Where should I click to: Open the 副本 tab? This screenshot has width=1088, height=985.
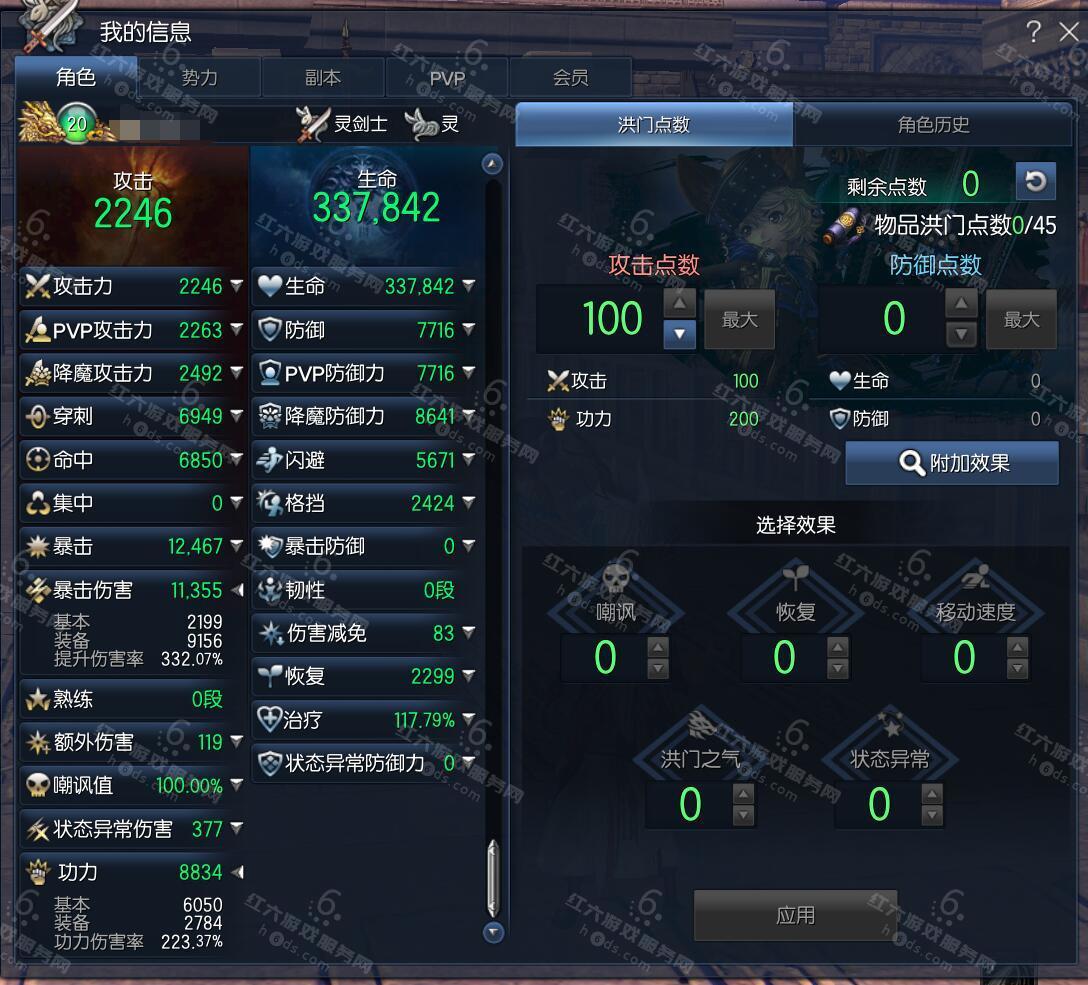322,77
